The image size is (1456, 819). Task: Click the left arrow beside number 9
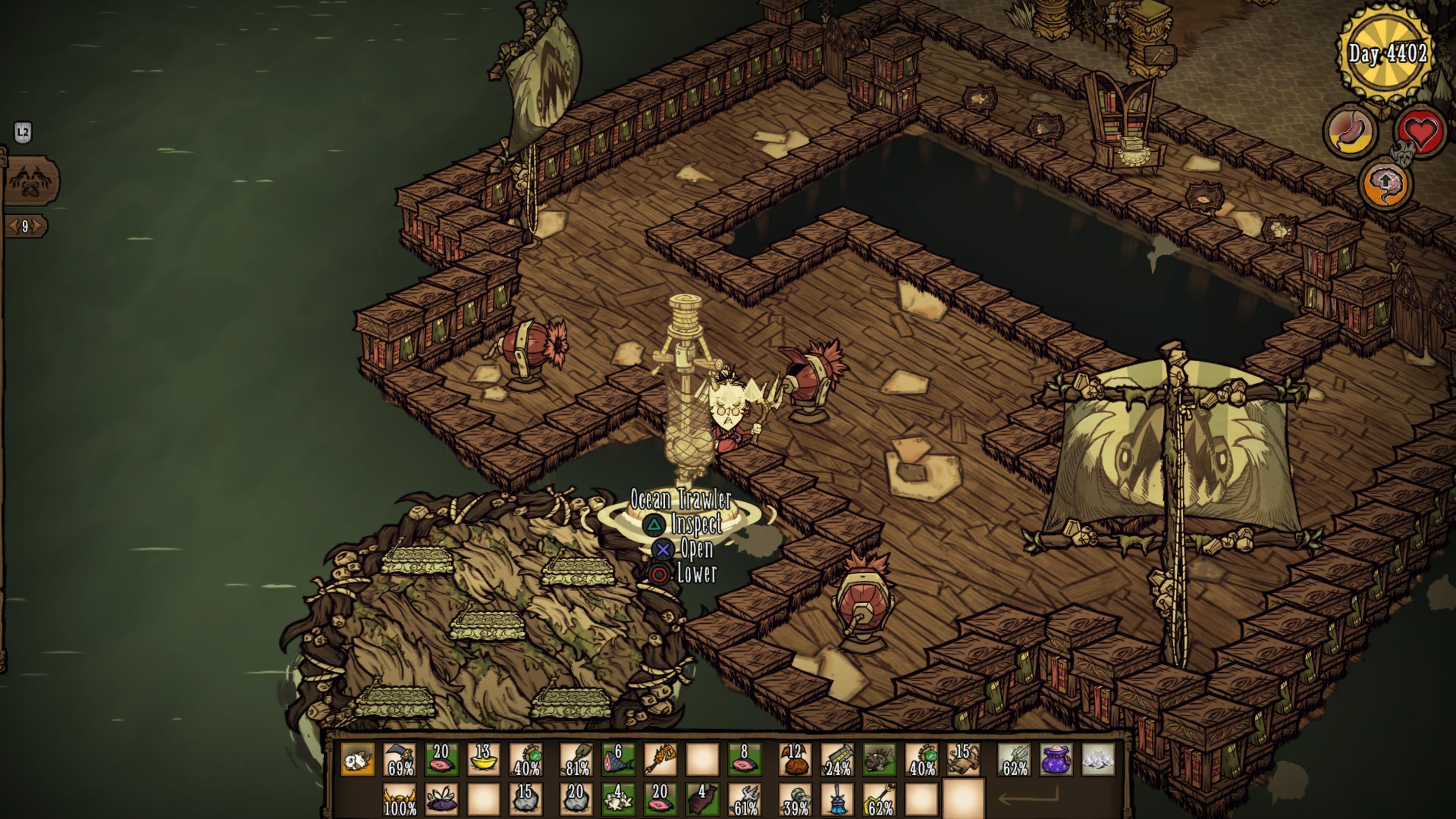[13, 227]
